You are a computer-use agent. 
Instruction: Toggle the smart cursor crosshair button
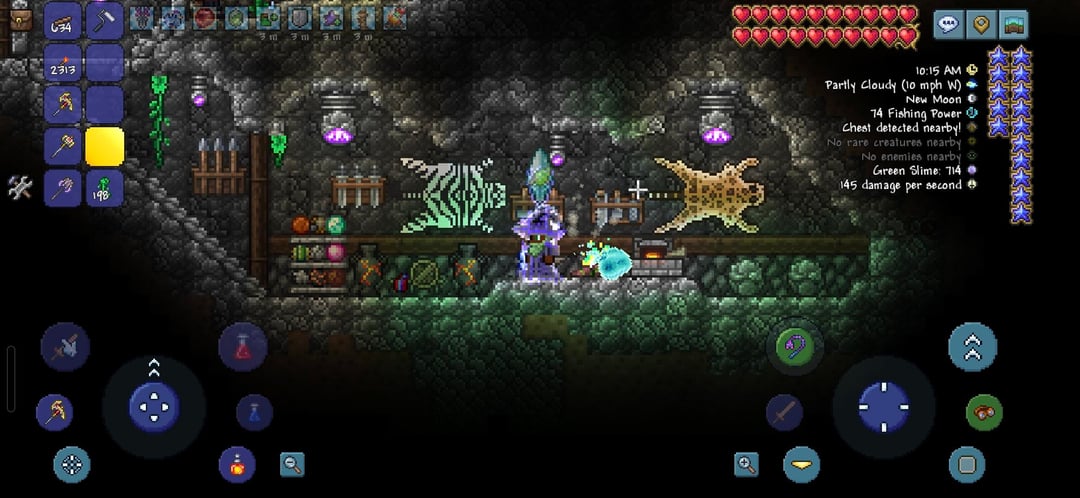72,464
